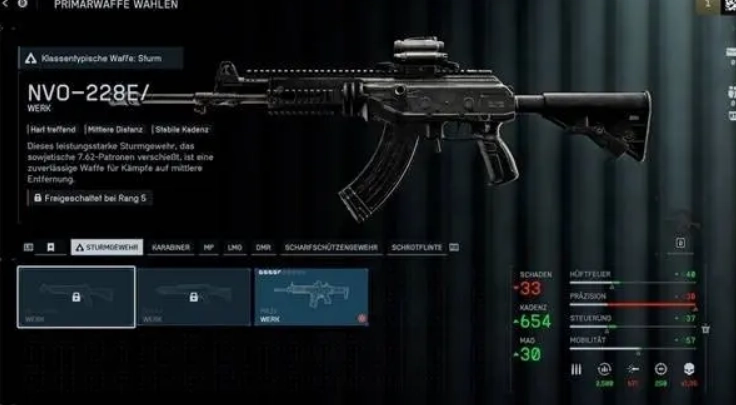This screenshot has height=405, width=736.
Task: Open the bookmark favorites filter tab
Action: click(50, 247)
